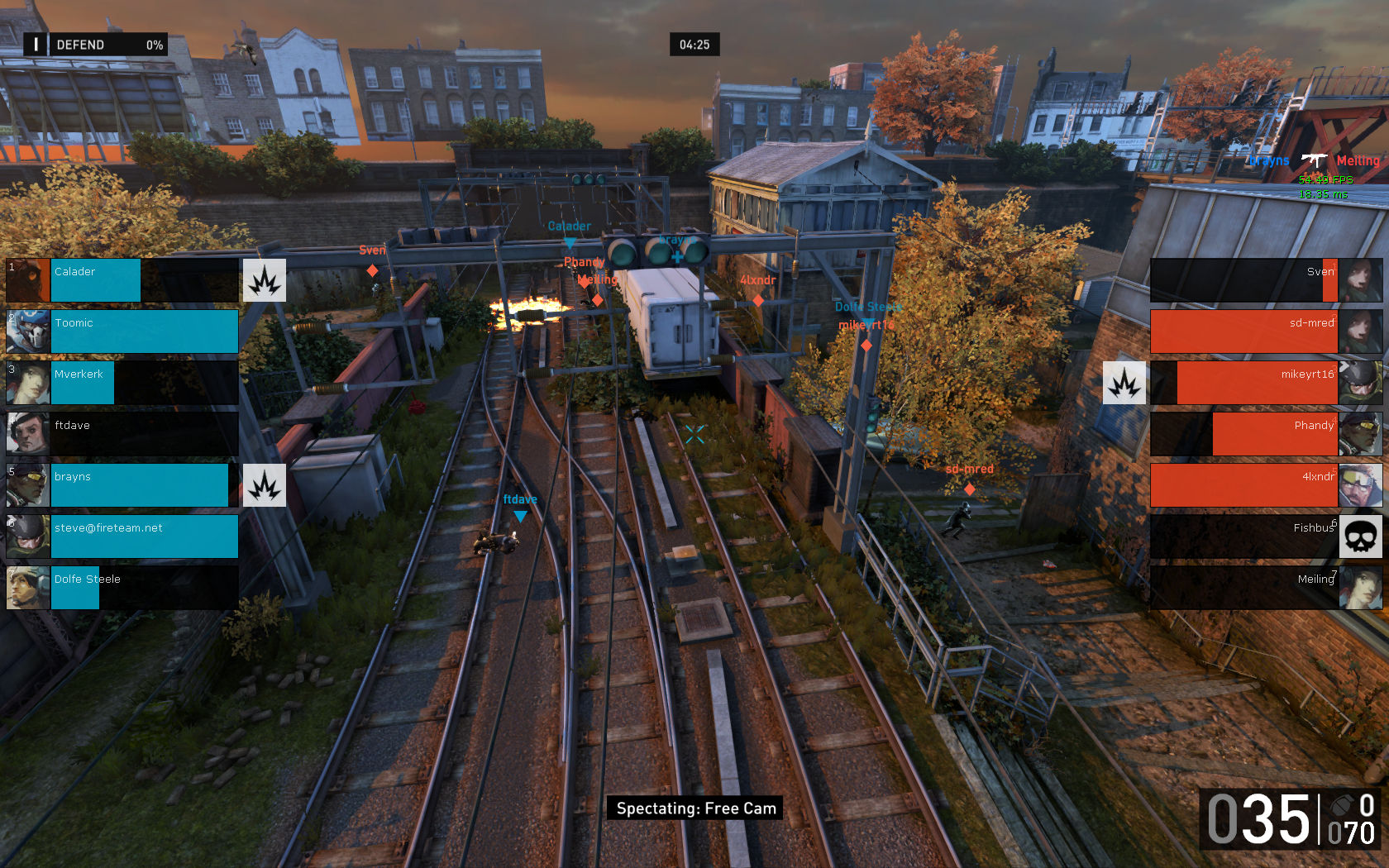The height and width of the screenshot is (868, 1389).
Task: Choose Mverkerk's player row
Action: tap(122, 383)
